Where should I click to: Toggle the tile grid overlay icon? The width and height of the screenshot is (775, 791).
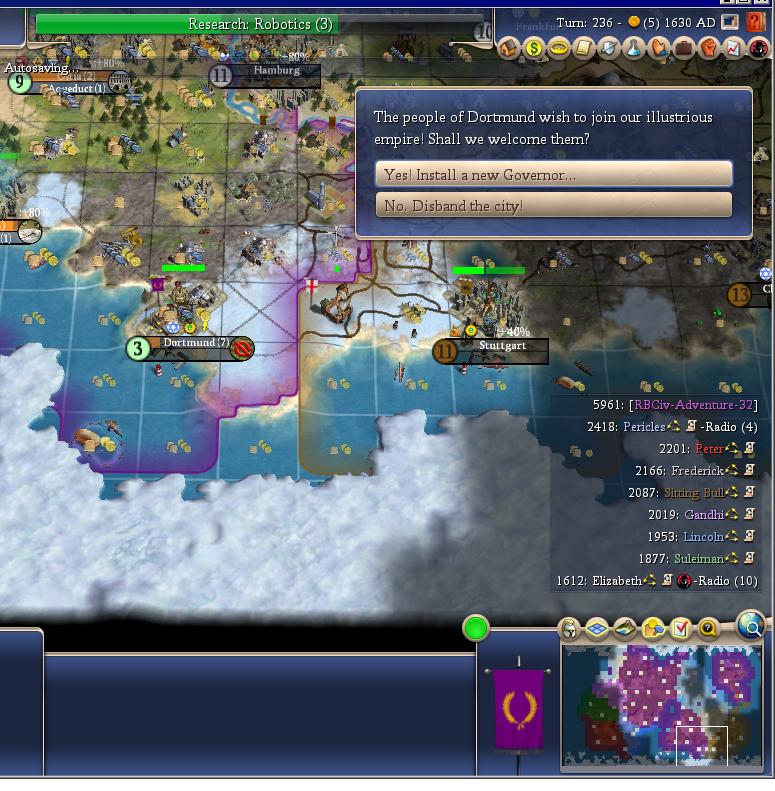pyautogui.click(x=597, y=629)
